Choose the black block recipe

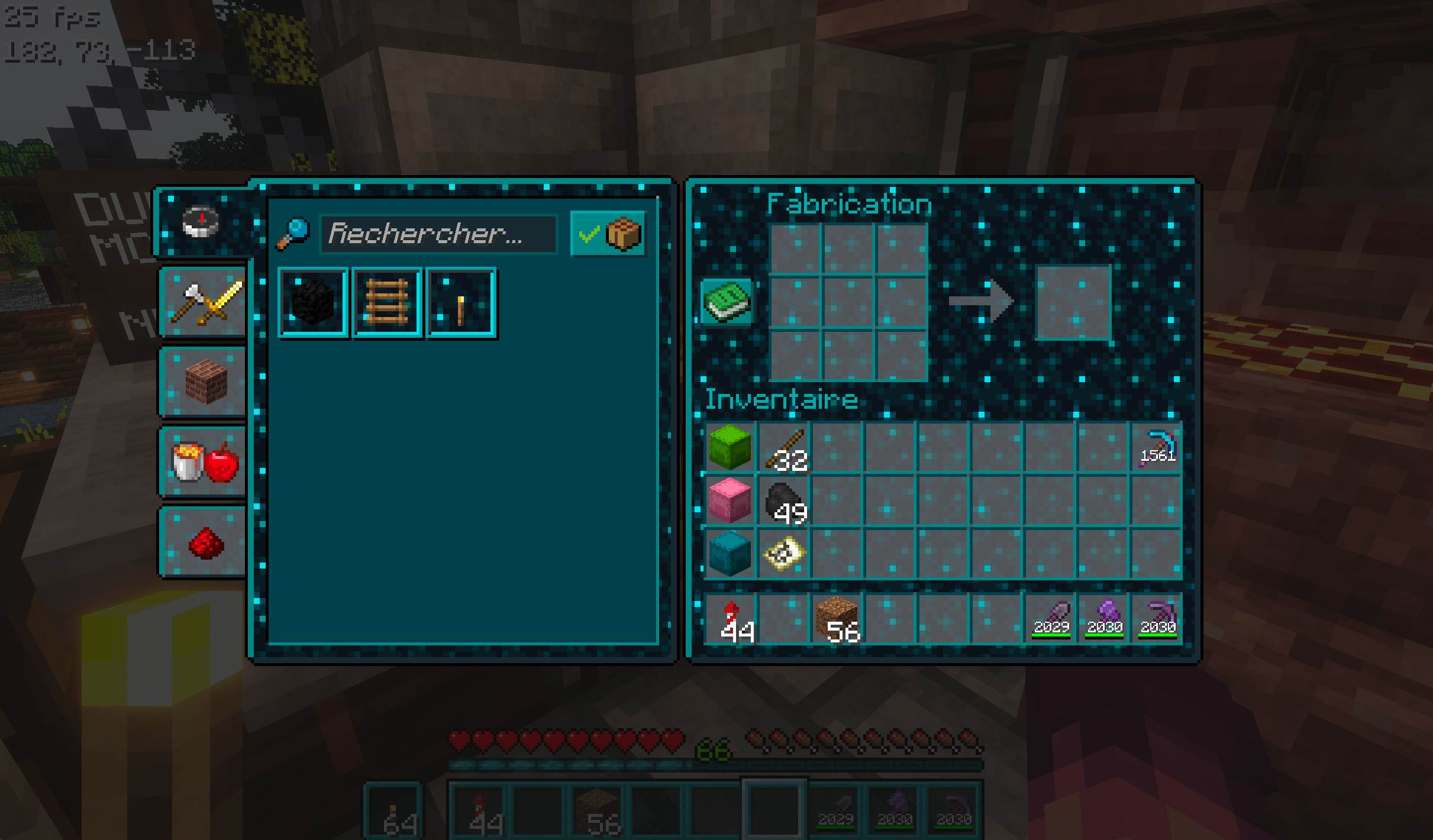[x=313, y=303]
